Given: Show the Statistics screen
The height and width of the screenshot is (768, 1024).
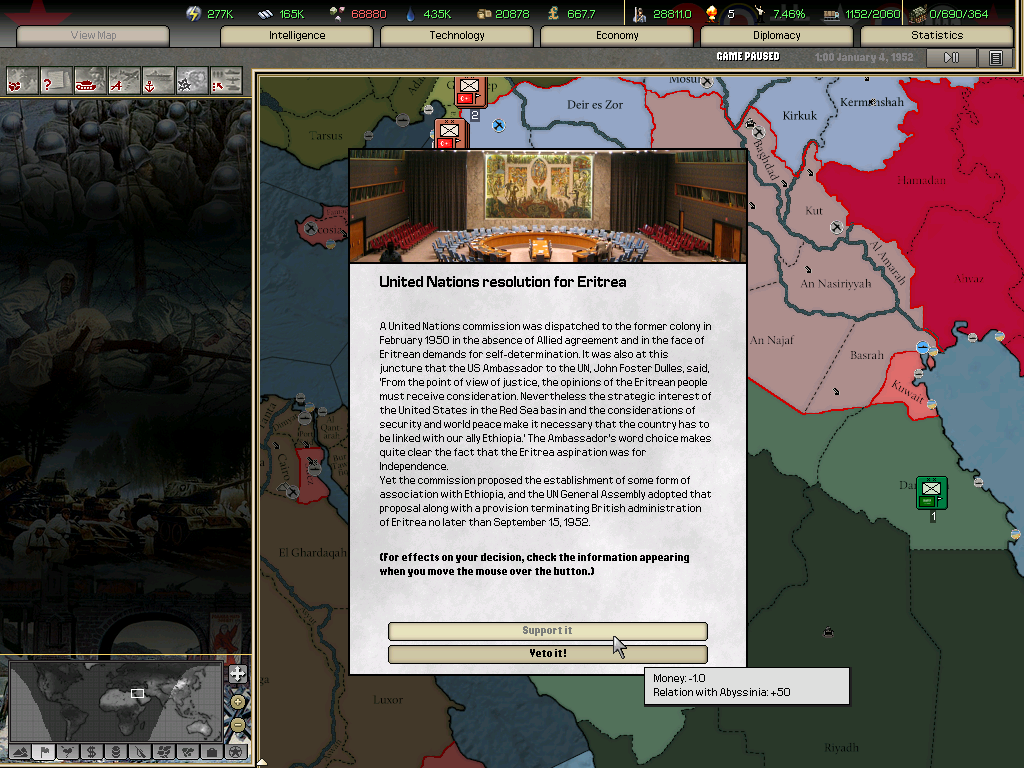Looking at the screenshot, I should [937, 36].
